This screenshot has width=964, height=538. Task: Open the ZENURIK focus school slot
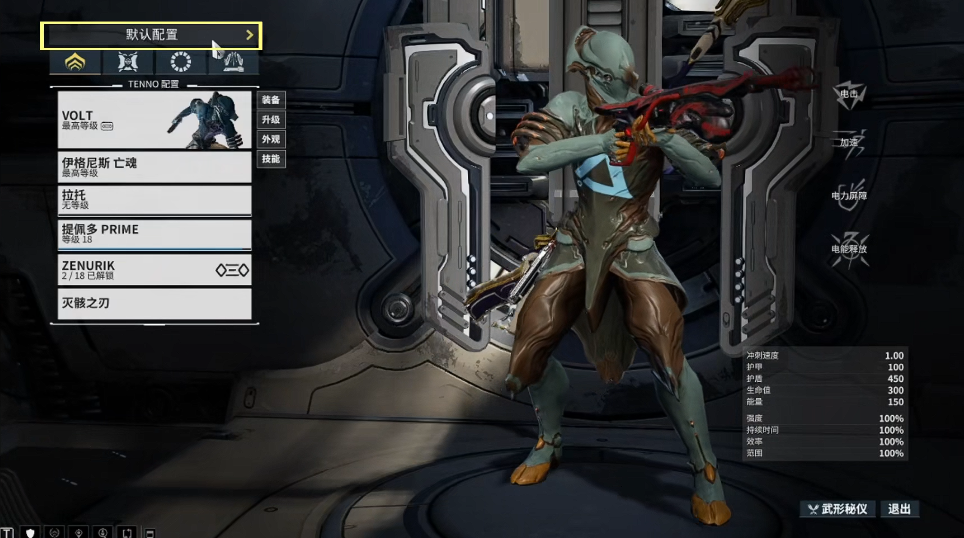[155, 269]
